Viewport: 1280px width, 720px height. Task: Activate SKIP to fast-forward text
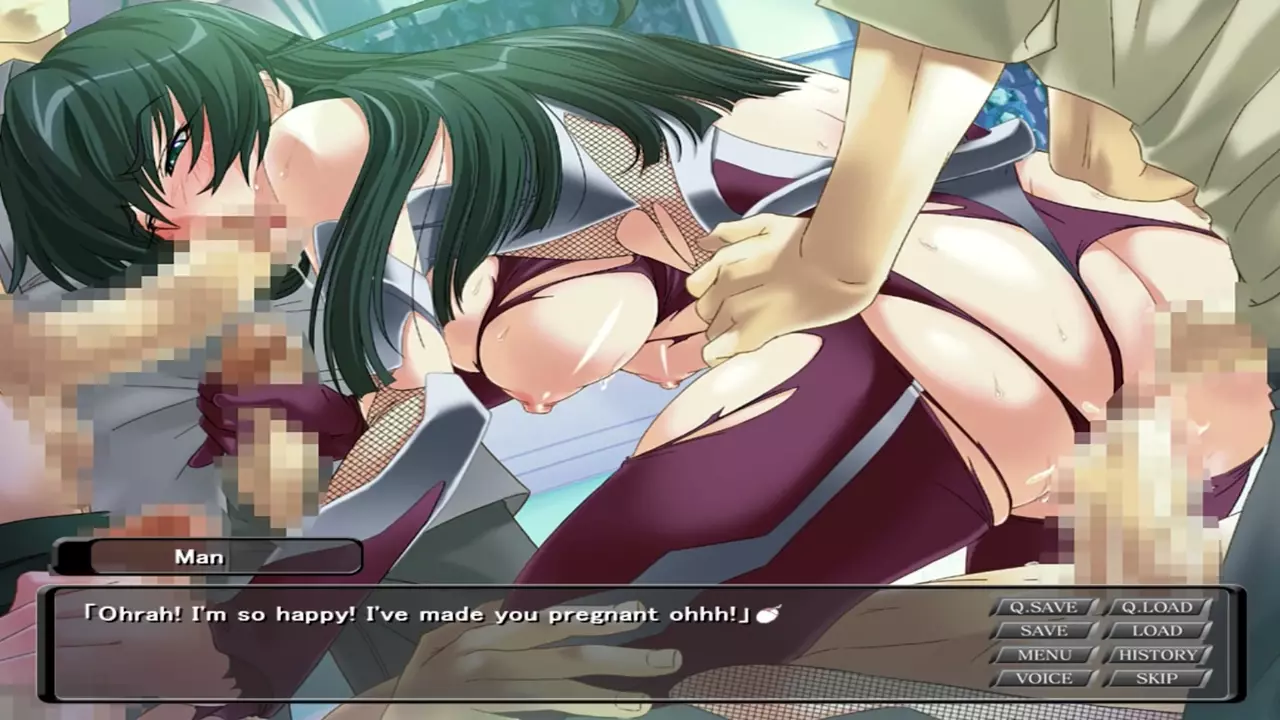[1157, 678]
